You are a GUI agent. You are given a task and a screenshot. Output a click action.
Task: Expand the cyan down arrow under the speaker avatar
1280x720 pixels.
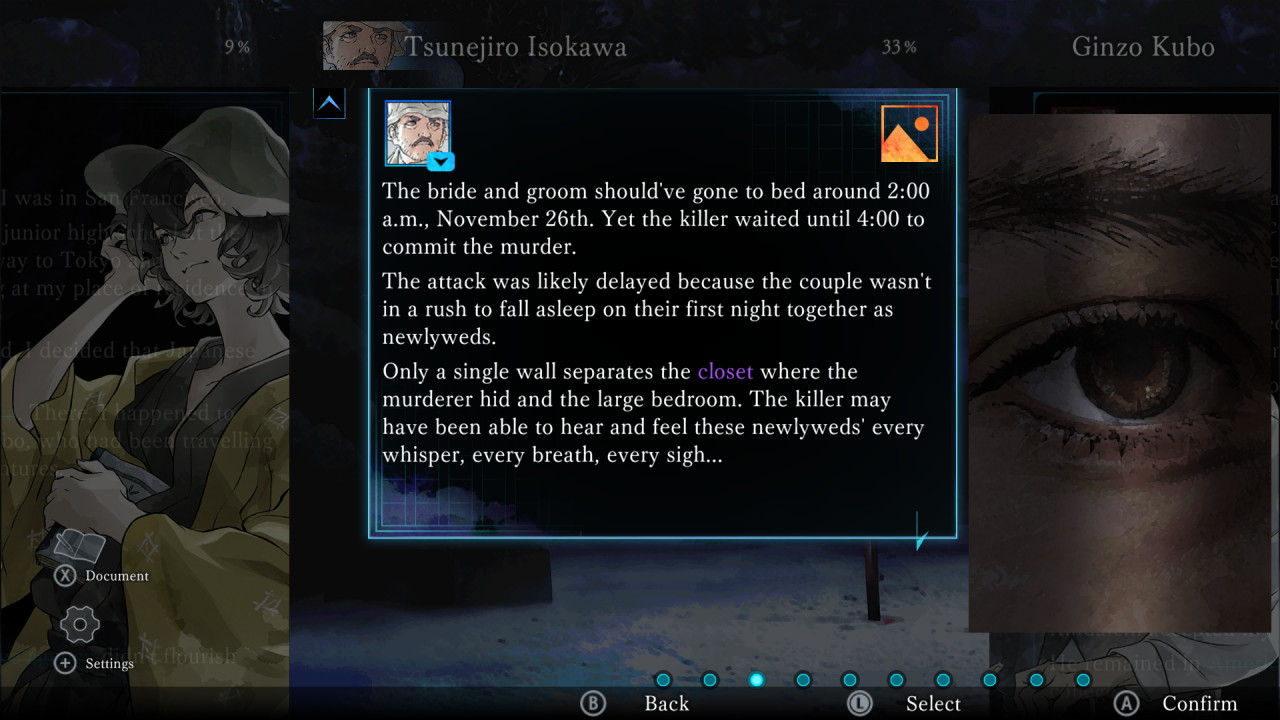[440, 162]
